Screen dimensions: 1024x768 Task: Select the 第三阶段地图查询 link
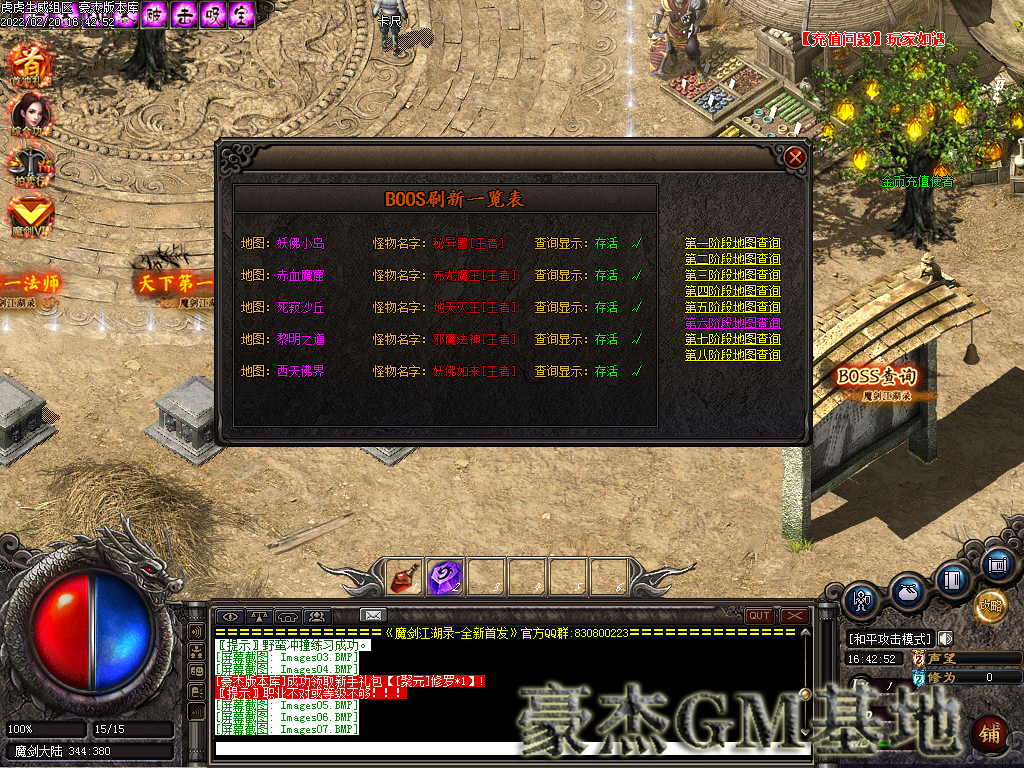point(732,275)
